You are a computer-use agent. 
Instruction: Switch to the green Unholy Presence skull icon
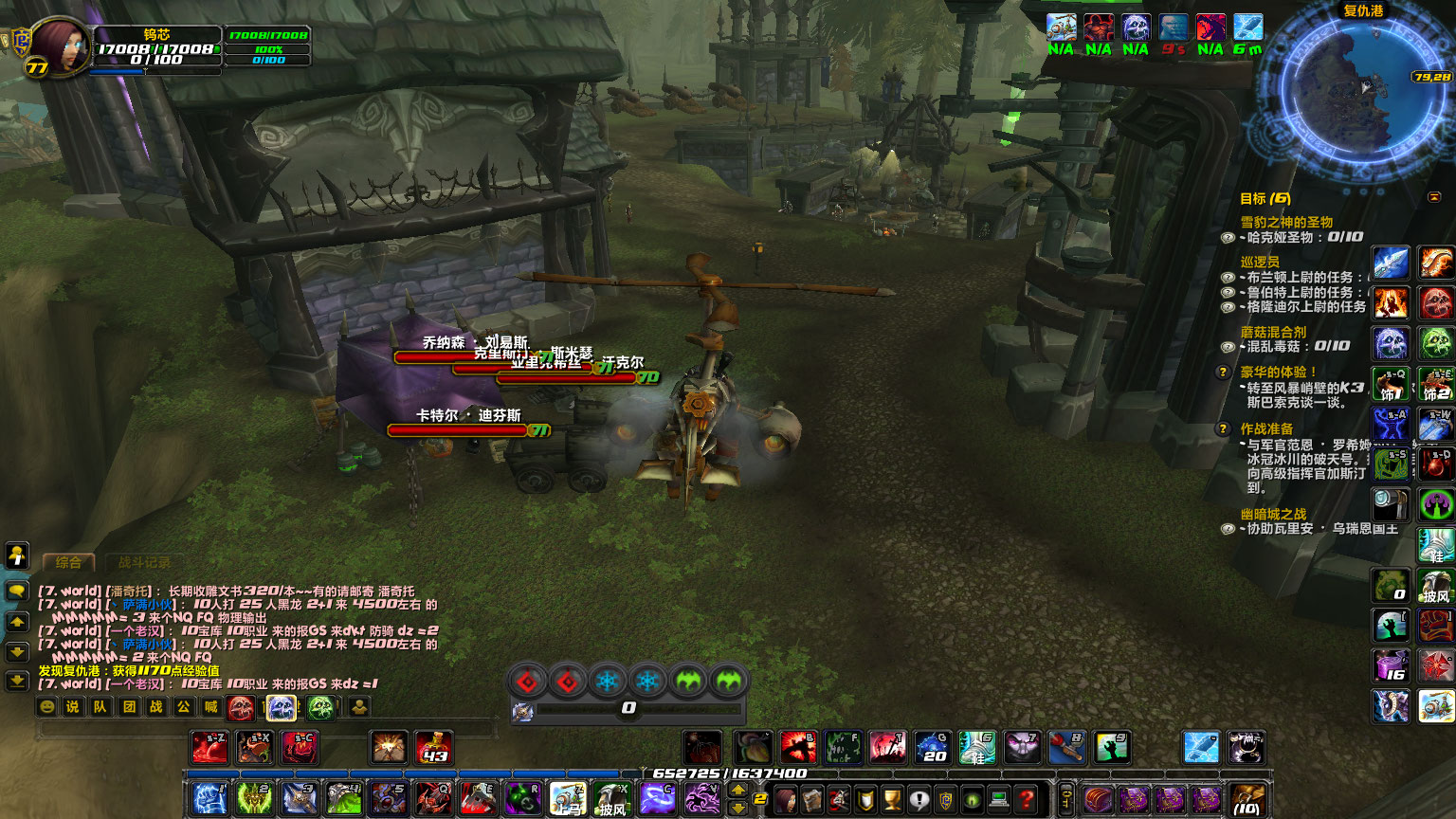point(320,707)
